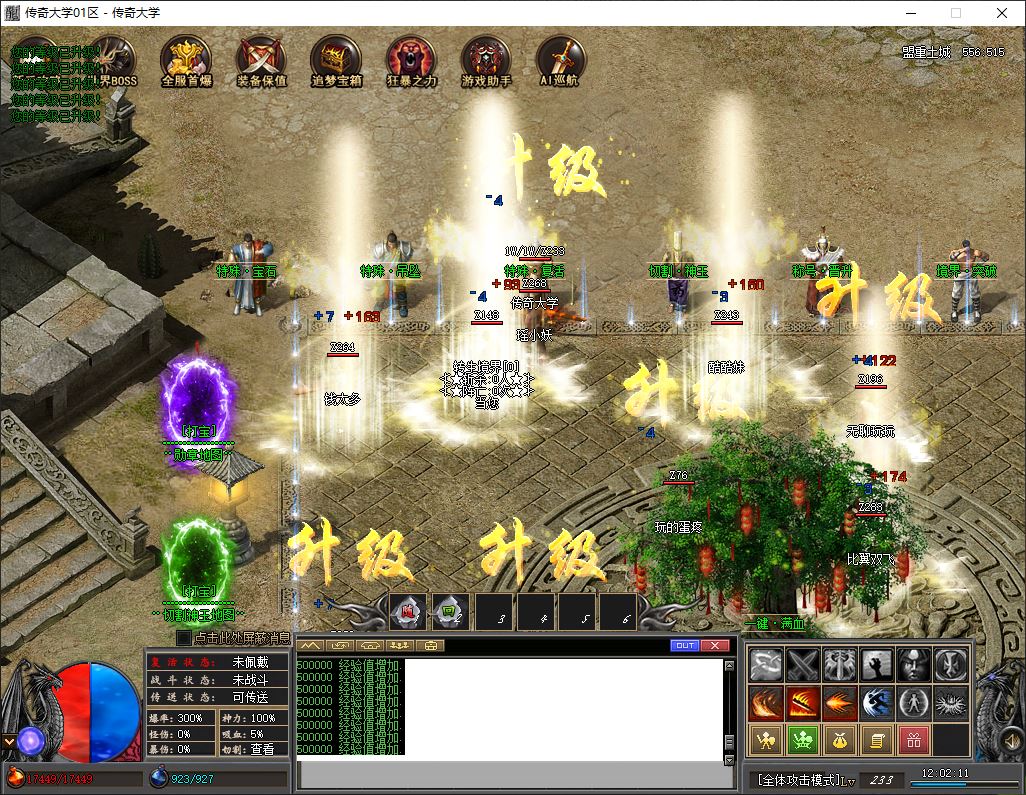Screen dimensions: 1026x795
Task: Click the chat text input field
Action: tap(510, 775)
